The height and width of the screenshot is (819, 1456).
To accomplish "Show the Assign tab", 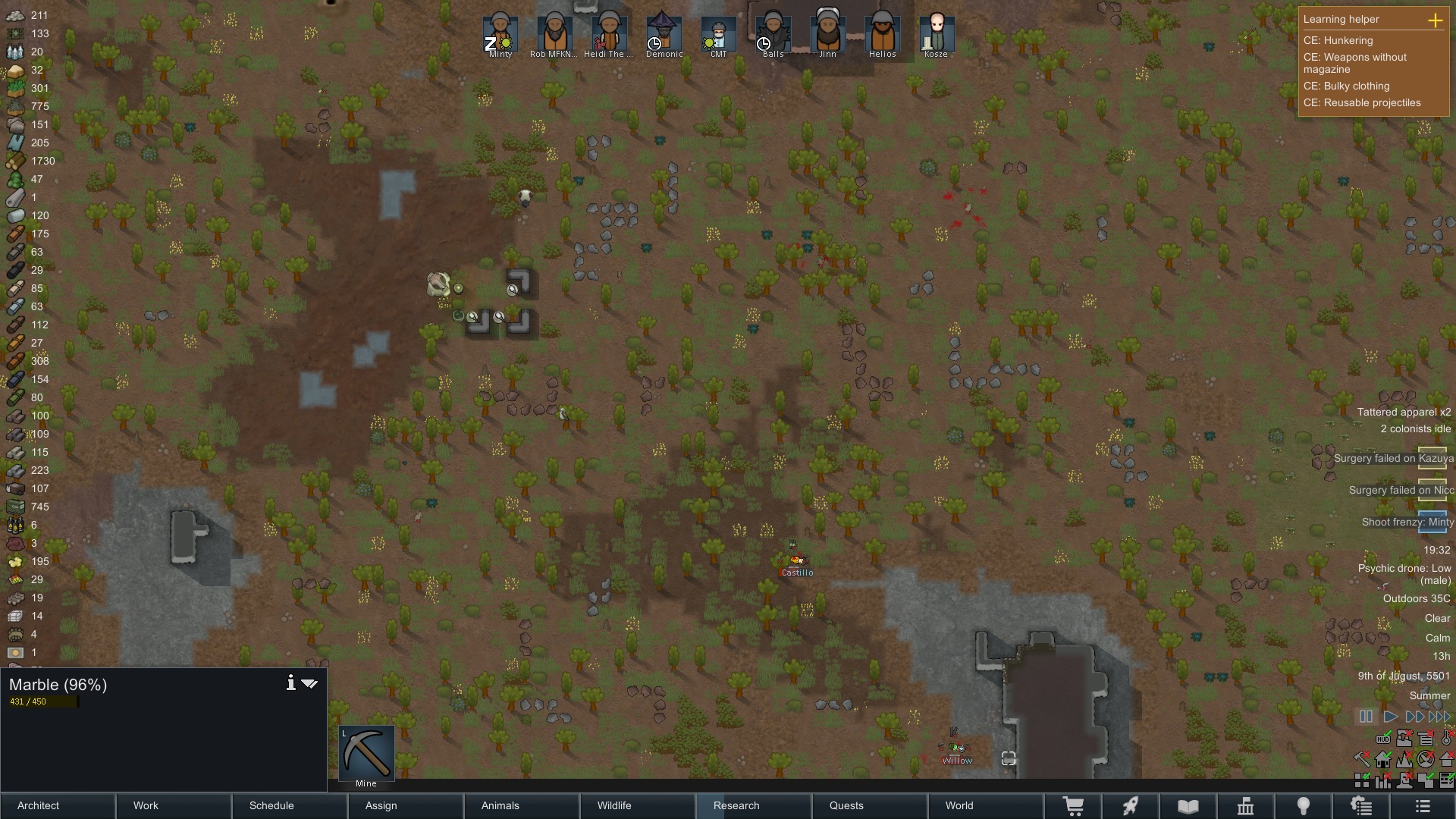I will (x=406, y=805).
